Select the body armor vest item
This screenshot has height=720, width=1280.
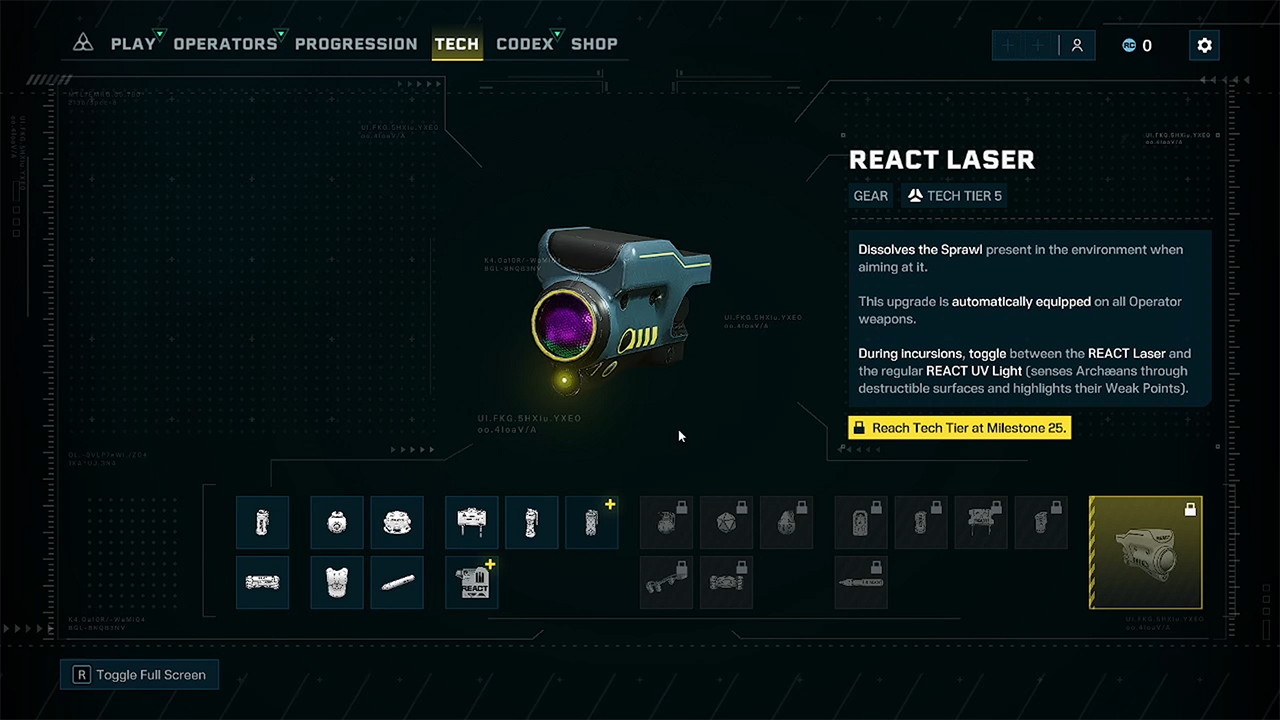(x=336, y=582)
